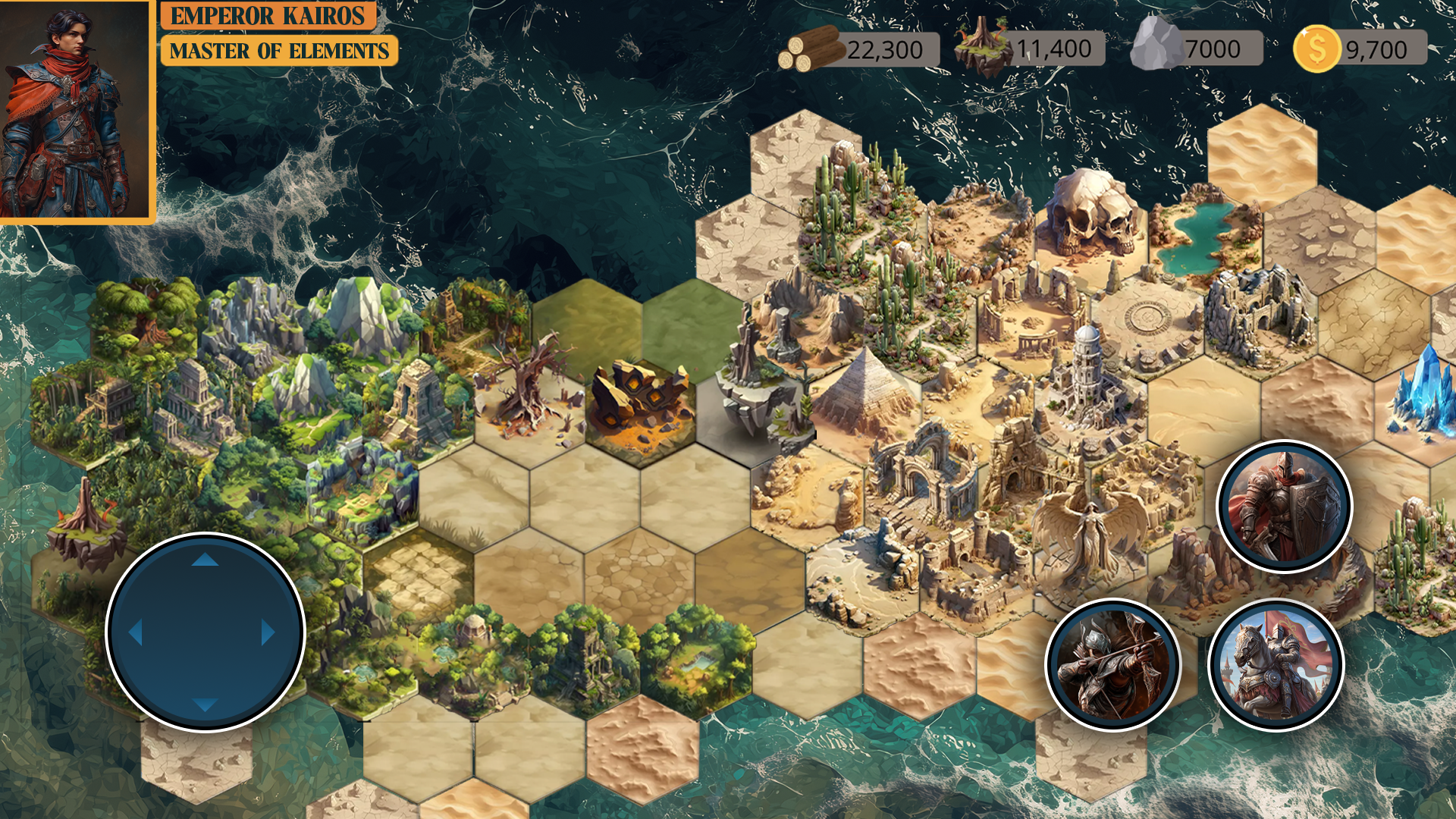Click the stone rock resource icon
The height and width of the screenshot is (819, 1456).
tap(1154, 45)
